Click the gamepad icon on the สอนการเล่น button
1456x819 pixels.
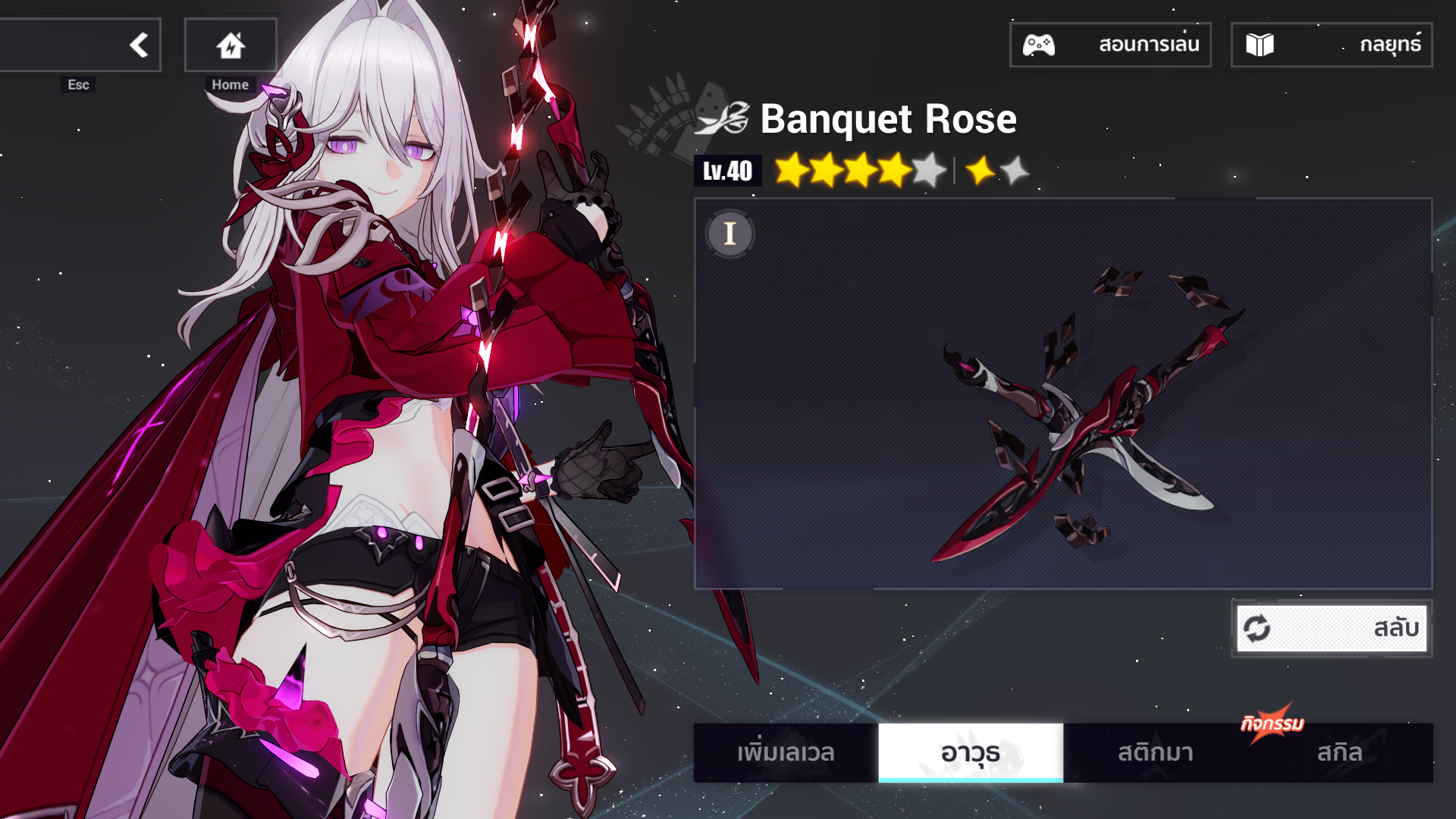(x=1041, y=45)
